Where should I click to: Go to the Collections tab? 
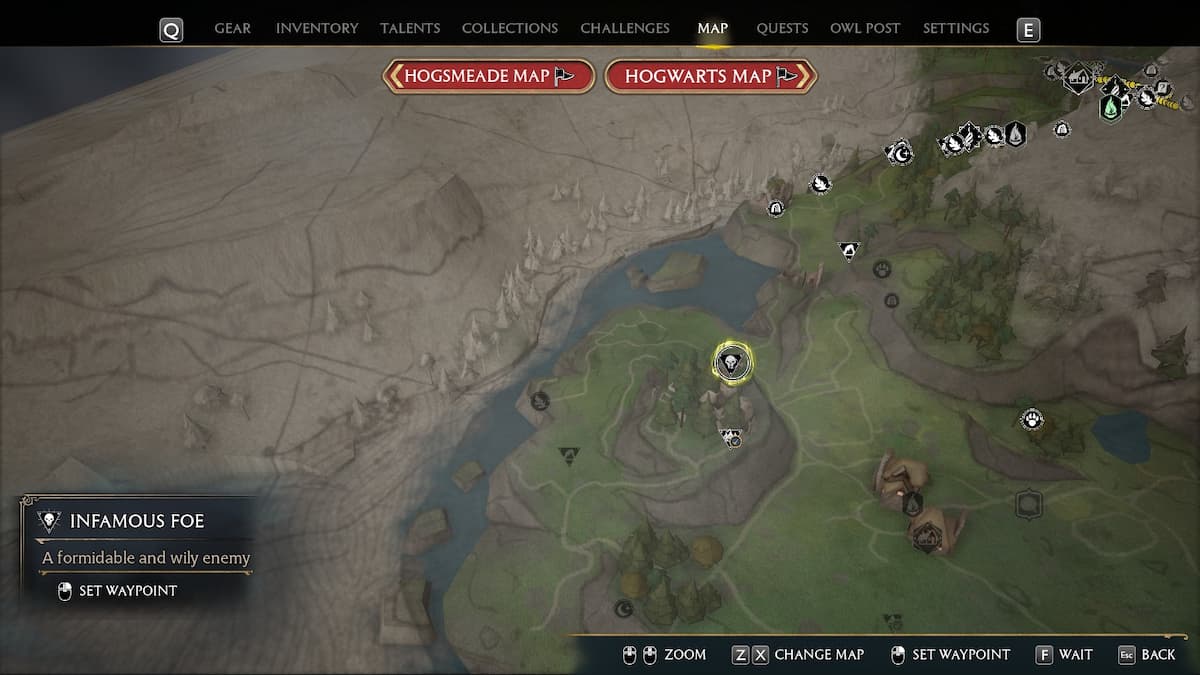pyautogui.click(x=509, y=28)
